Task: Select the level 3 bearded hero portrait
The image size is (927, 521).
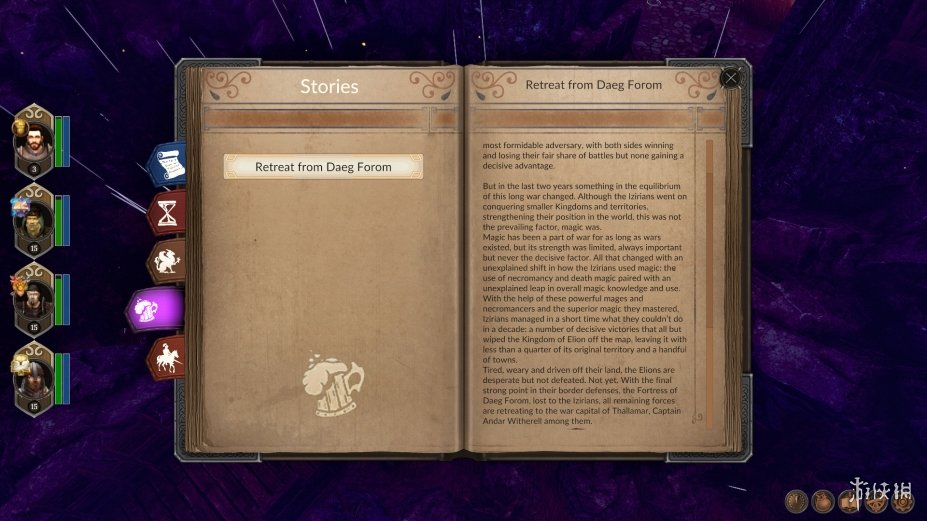Action: (x=33, y=142)
